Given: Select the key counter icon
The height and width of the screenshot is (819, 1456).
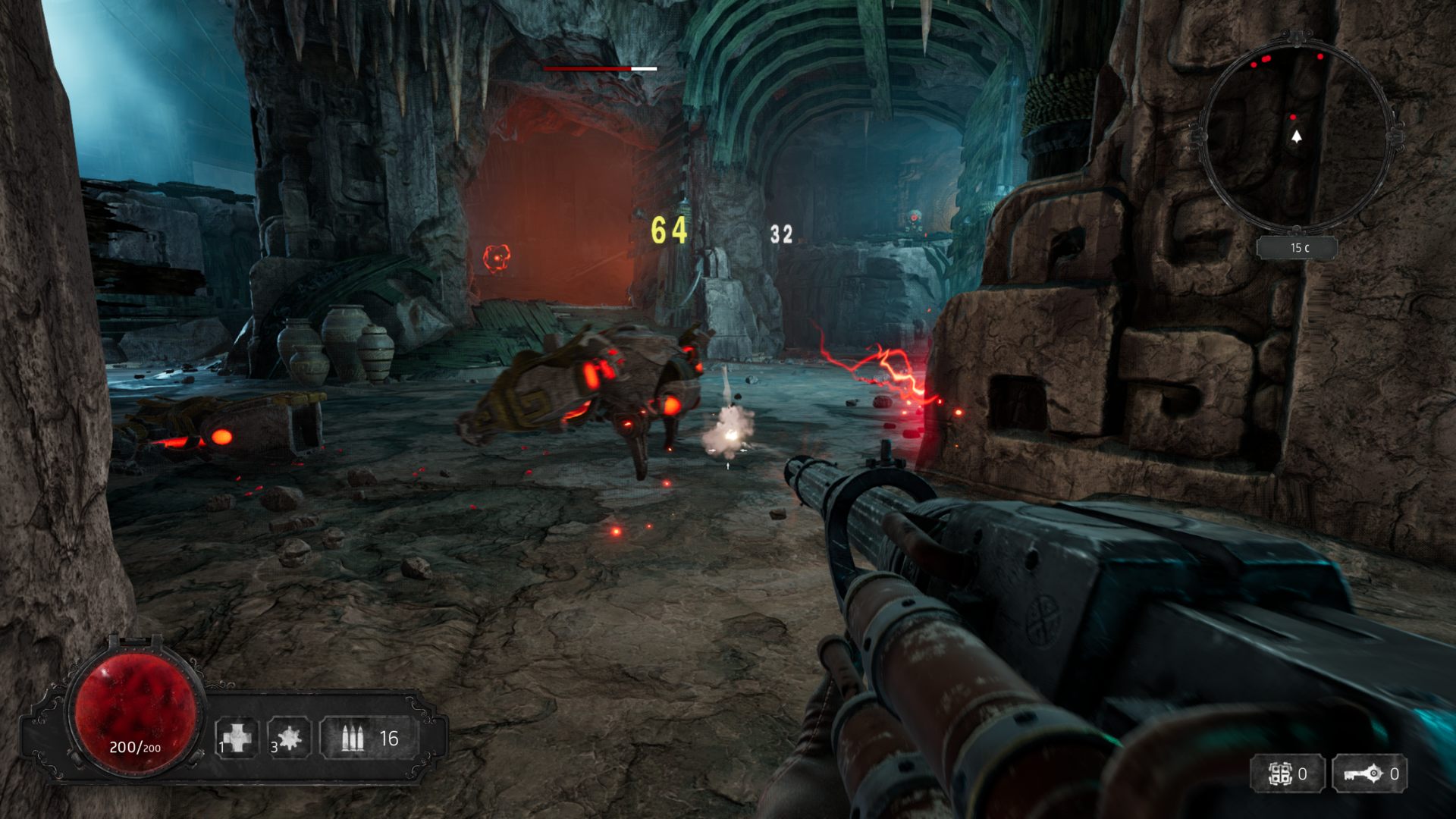Looking at the screenshot, I should tap(1359, 774).
